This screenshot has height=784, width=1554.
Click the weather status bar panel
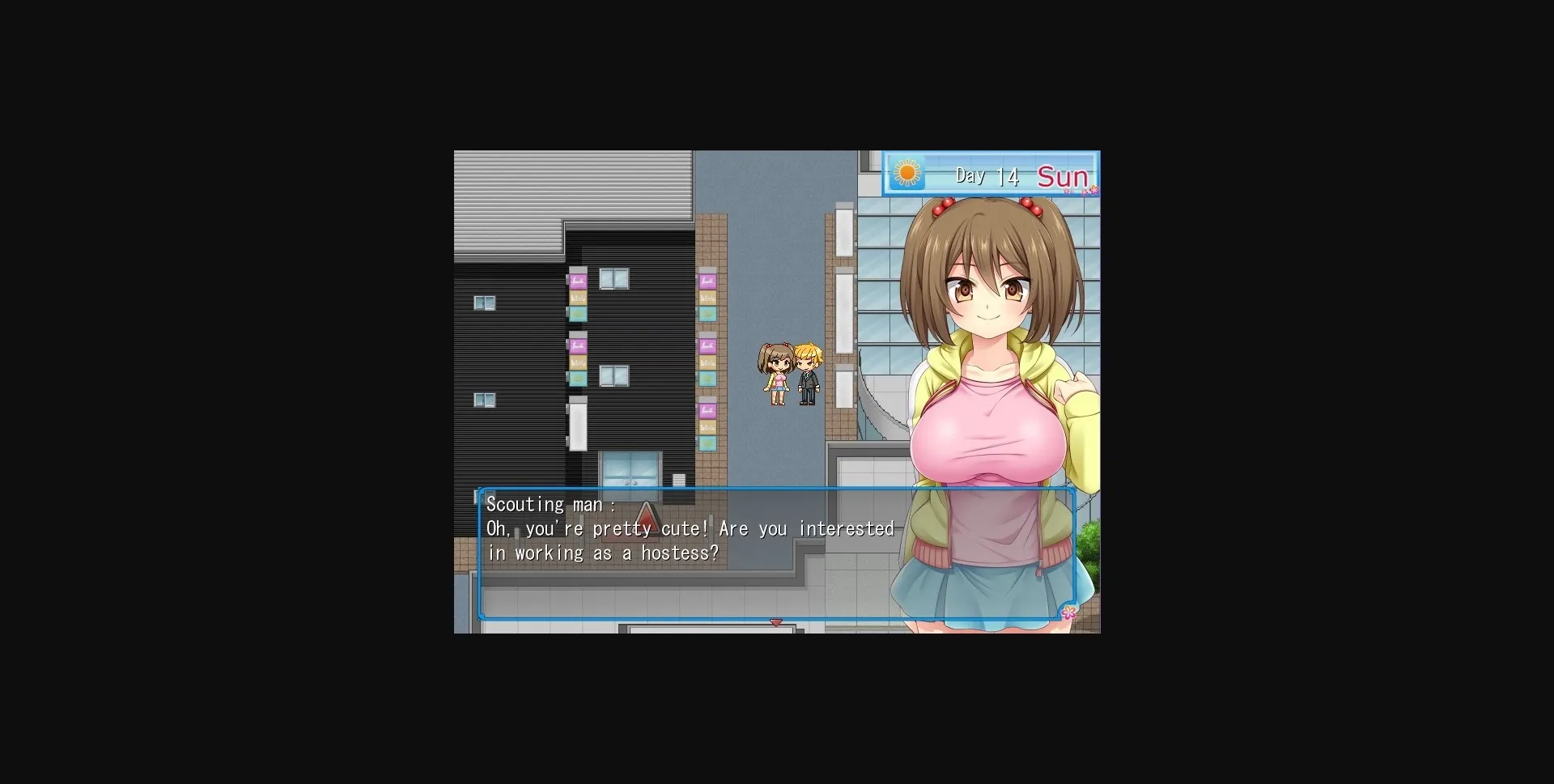989,173
